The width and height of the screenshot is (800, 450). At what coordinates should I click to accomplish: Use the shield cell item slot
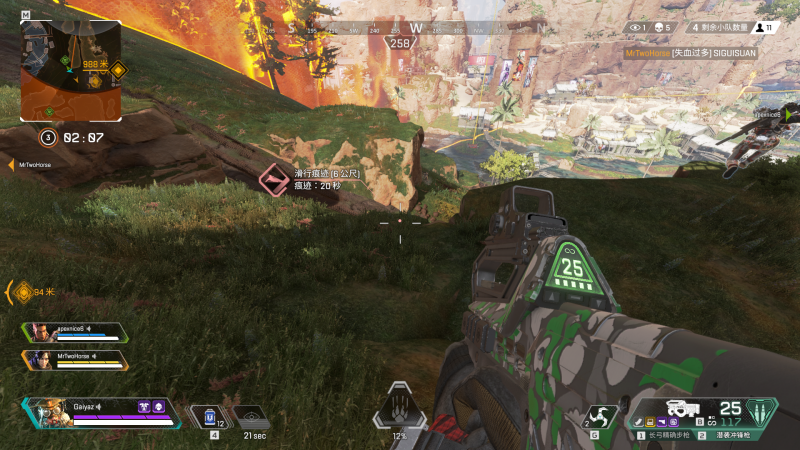point(212,416)
